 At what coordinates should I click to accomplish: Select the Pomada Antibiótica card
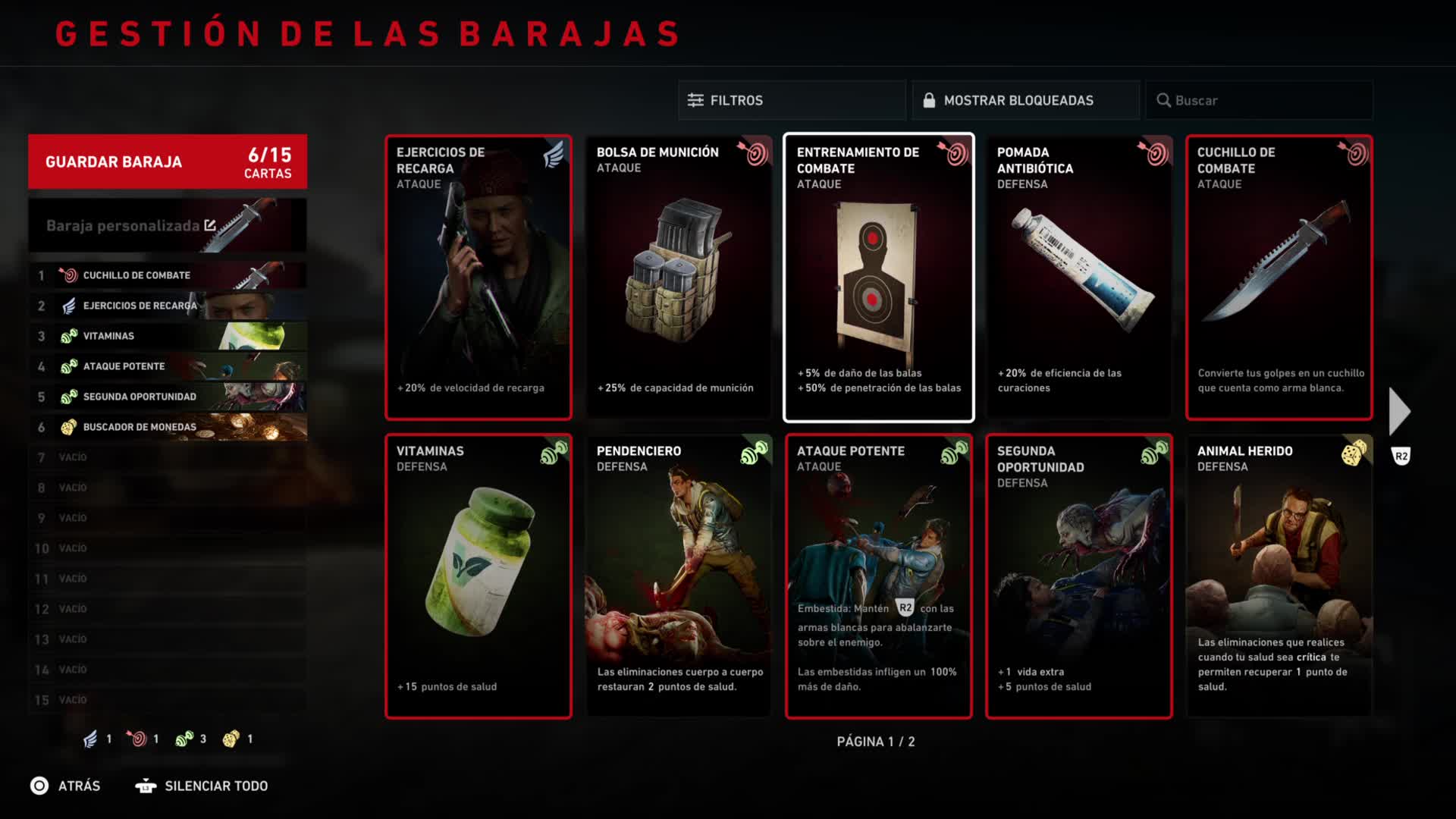tap(1078, 278)
